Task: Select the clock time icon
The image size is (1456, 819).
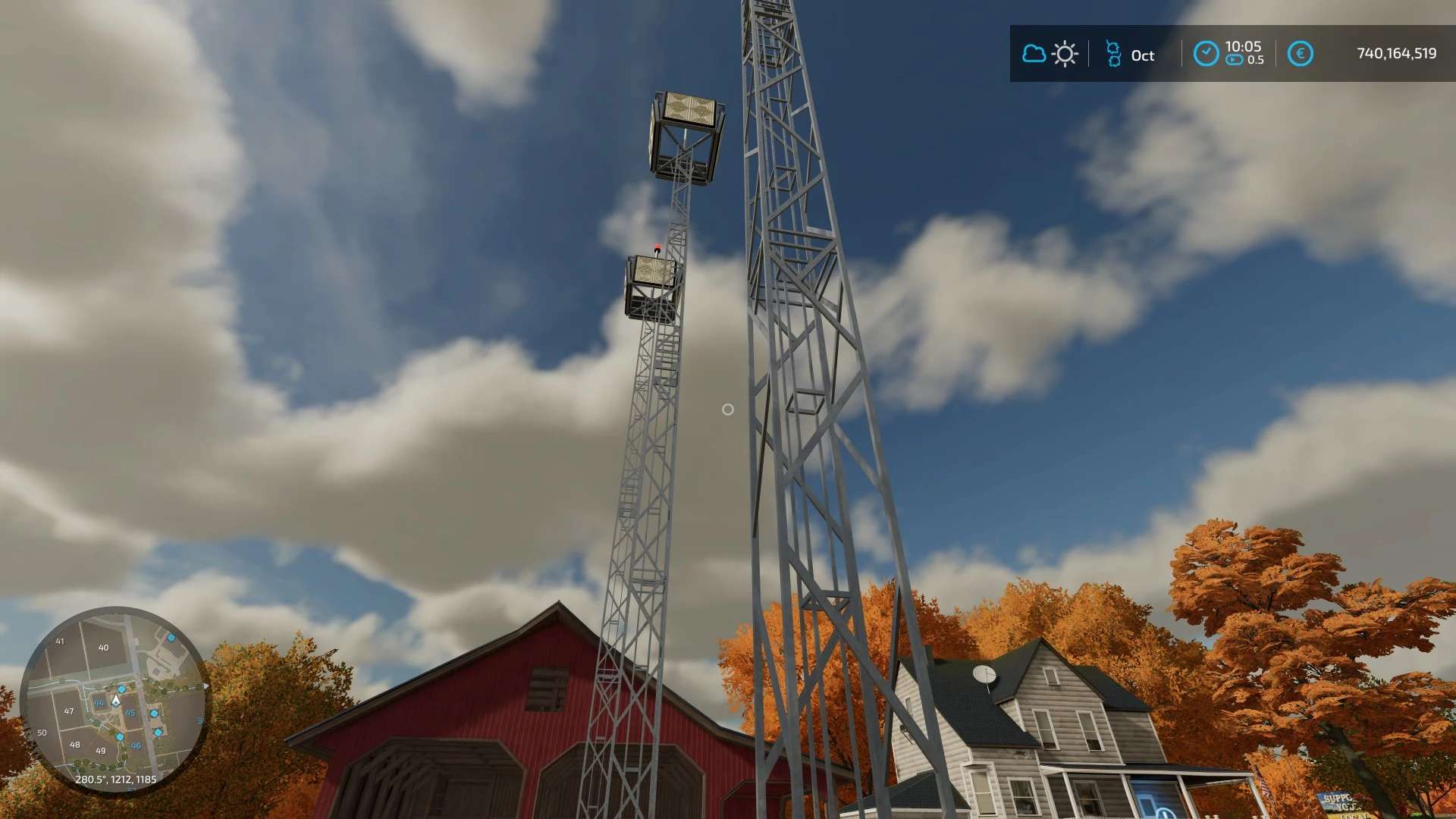Action: [x=1206, y=54]
